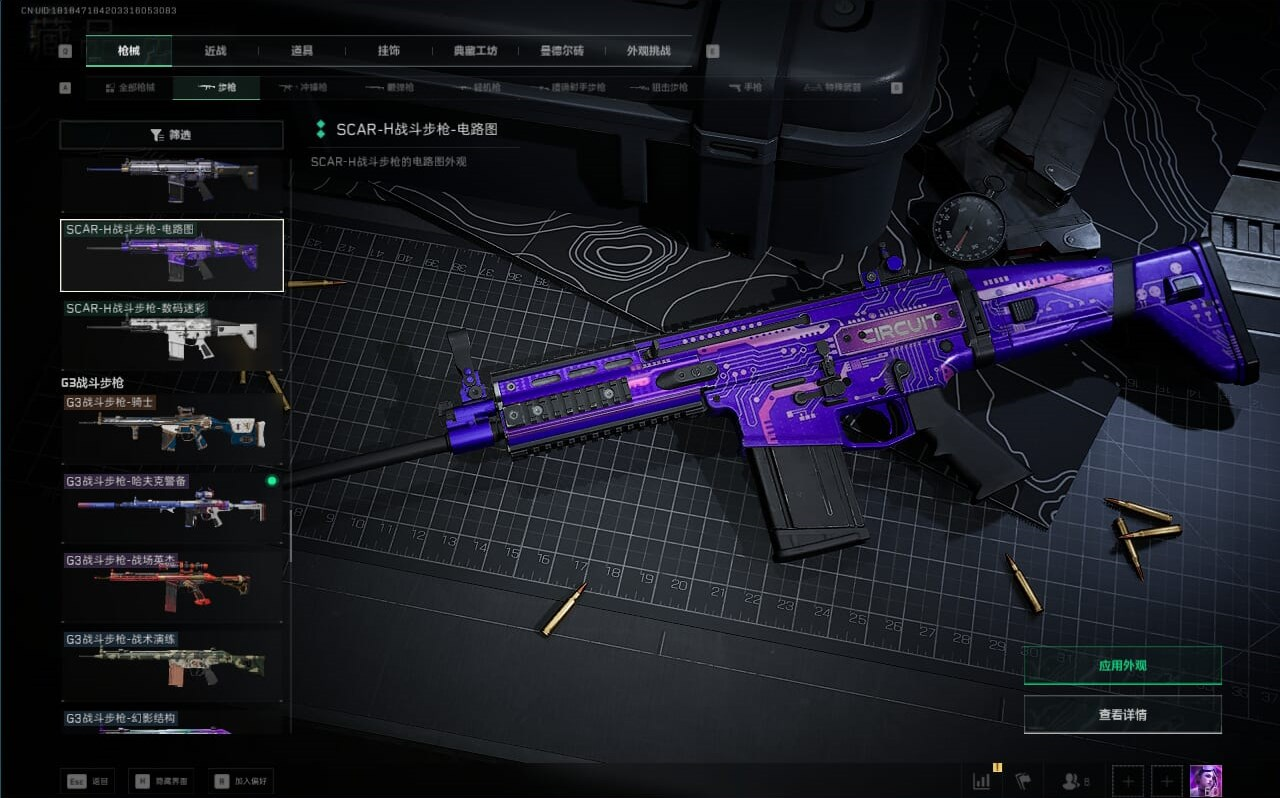Select the G3 战术演练 skin thumbnail
Image resolution: width=1280 pixels, height=798 pixels.
coord(172,665)
